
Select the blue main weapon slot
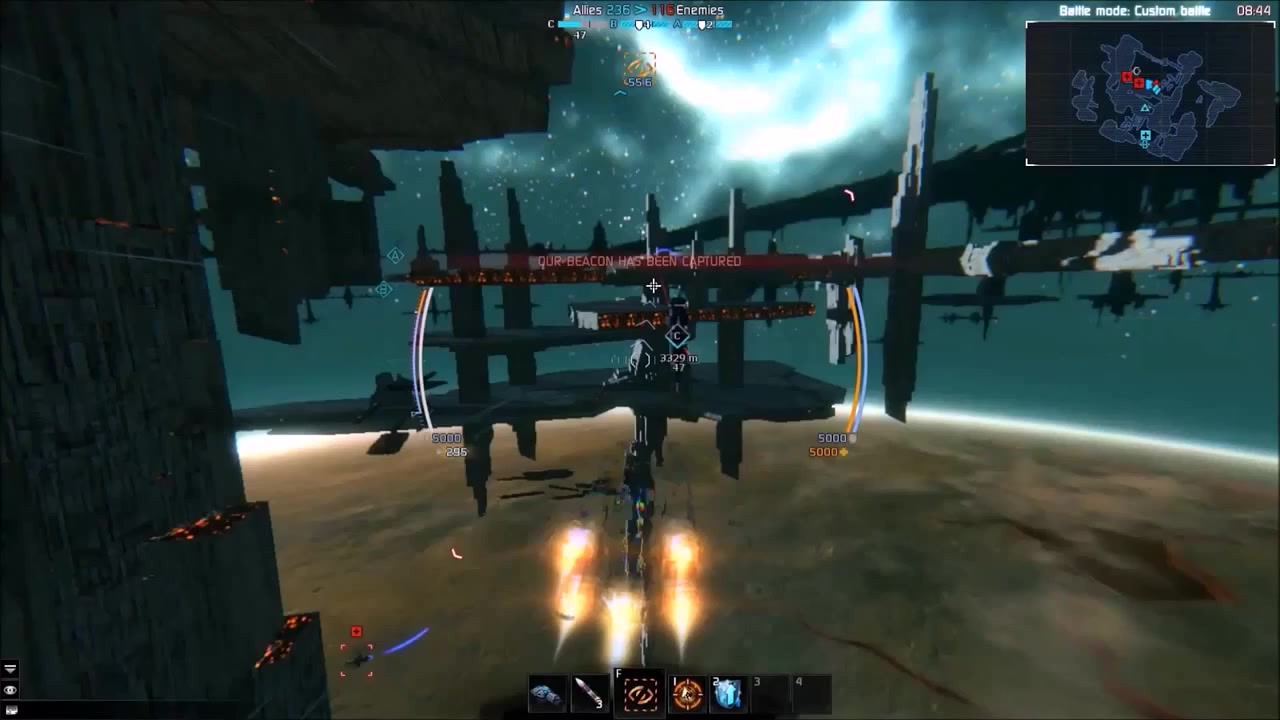click(x=547, y=693)
